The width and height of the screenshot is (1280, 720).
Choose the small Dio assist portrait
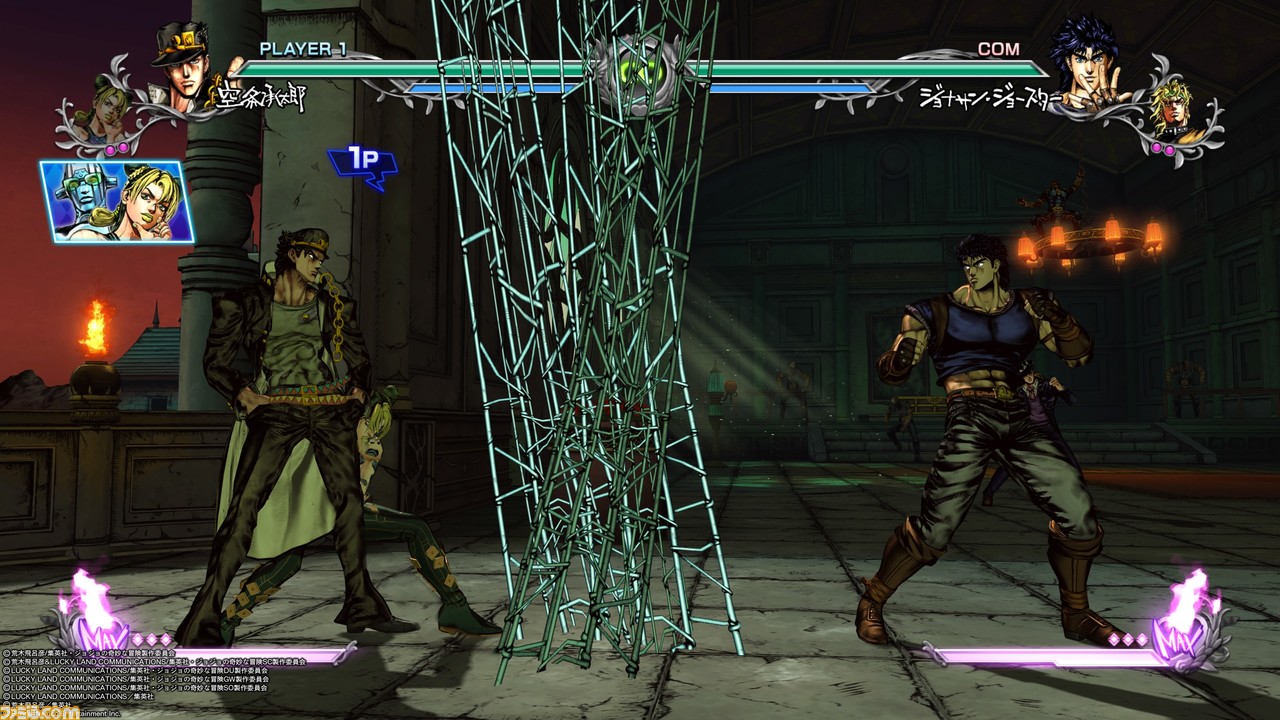point(1171,112)
